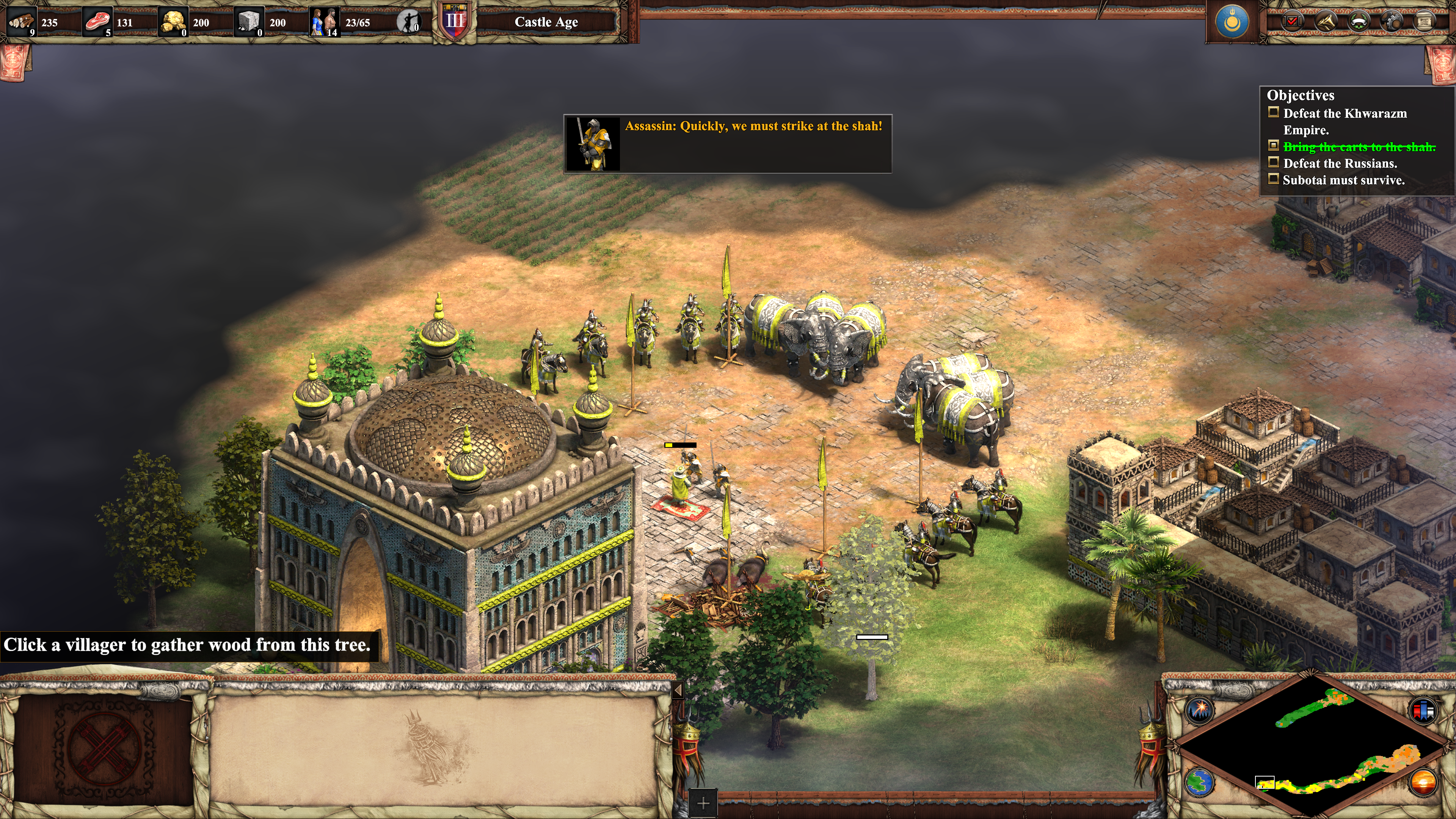Open the scroll main menu button
The height and width of the screenshot is (819, 1456).
pyautogui.click(x=1425, y=22)
